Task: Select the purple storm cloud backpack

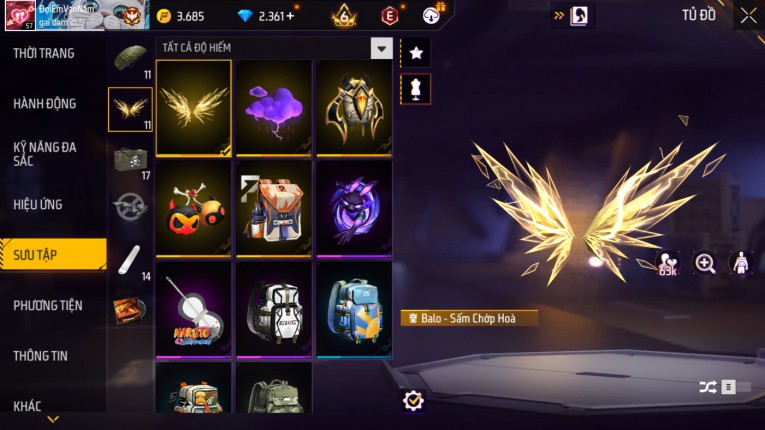Action: point(274,107)
